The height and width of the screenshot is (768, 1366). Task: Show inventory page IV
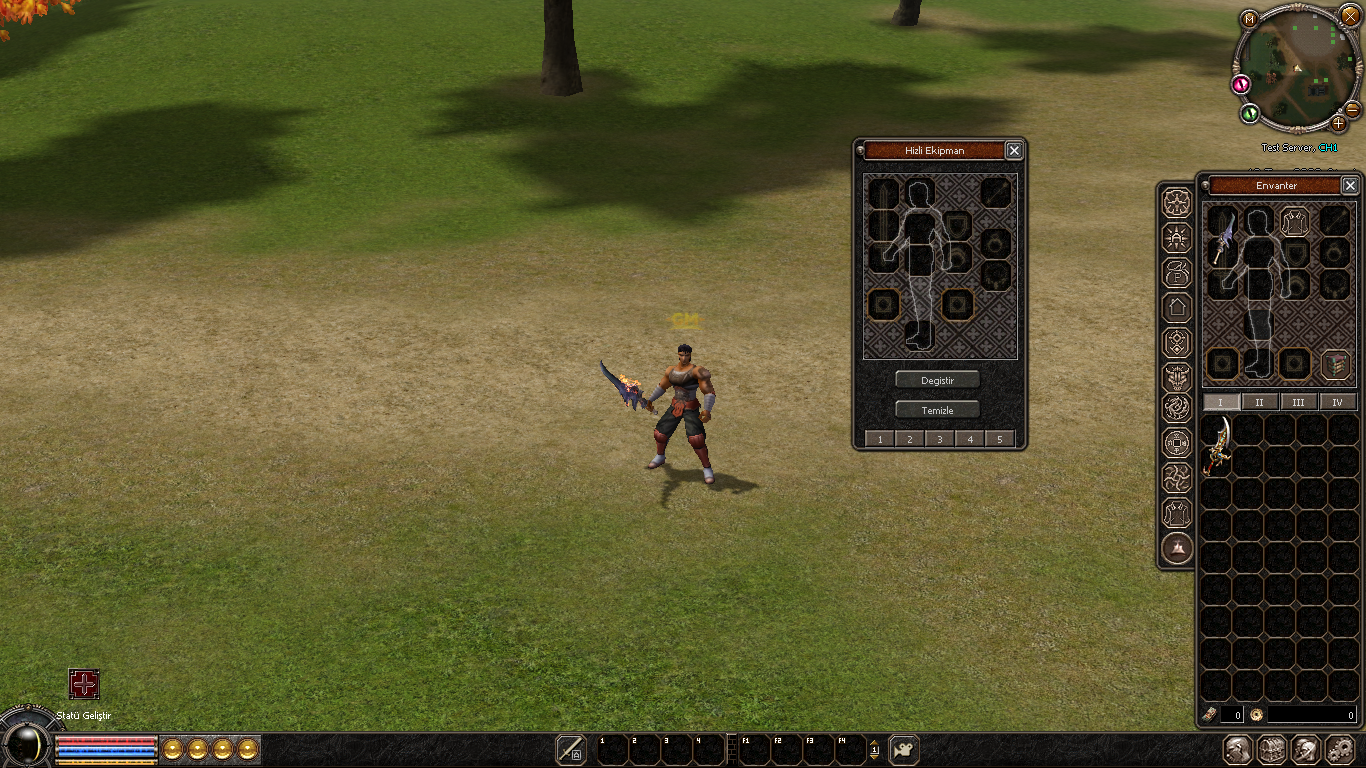click(1337, 402)
